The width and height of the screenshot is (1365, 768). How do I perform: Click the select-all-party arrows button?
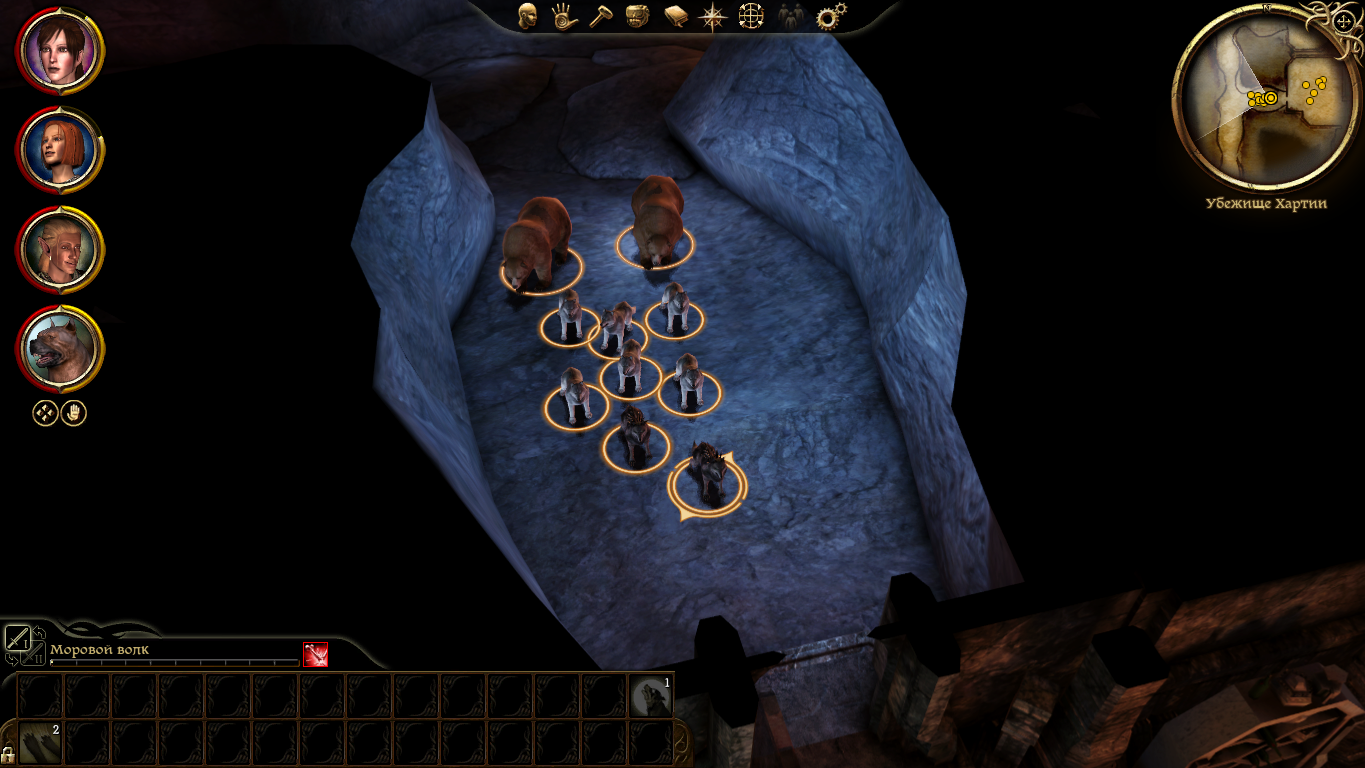(x=45, y=412)
